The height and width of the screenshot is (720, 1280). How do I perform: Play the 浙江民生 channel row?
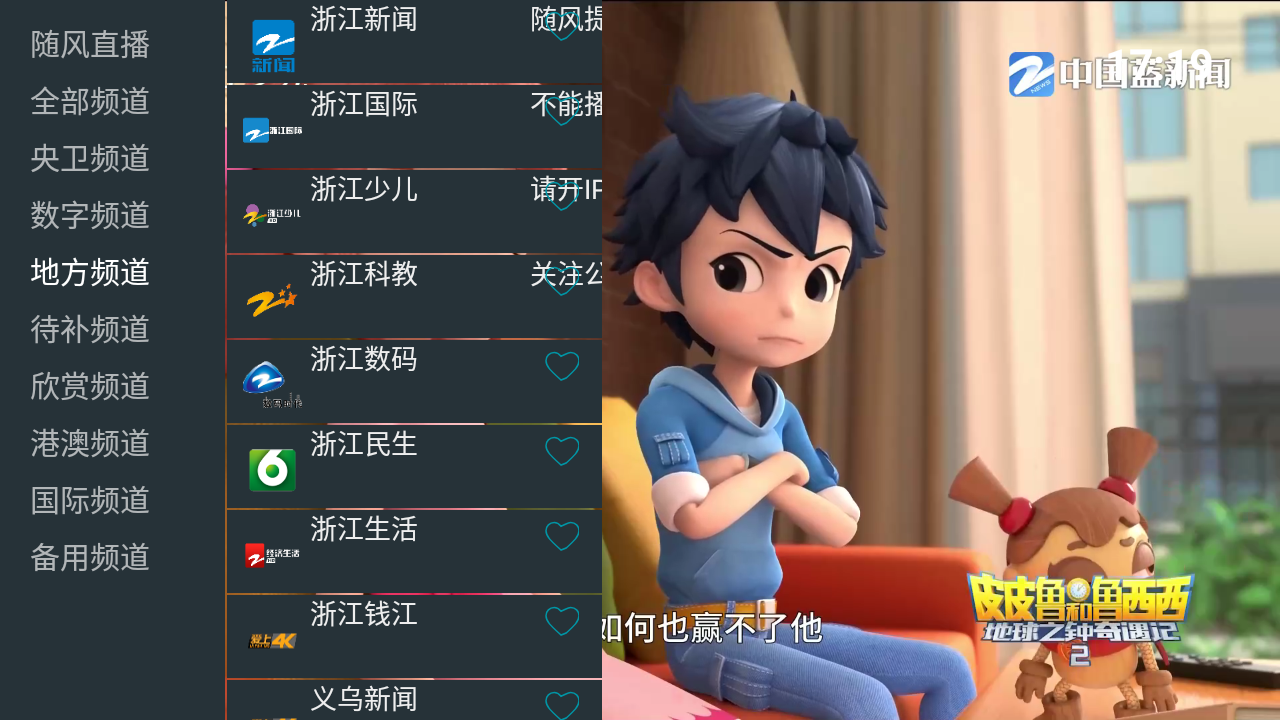400,467
